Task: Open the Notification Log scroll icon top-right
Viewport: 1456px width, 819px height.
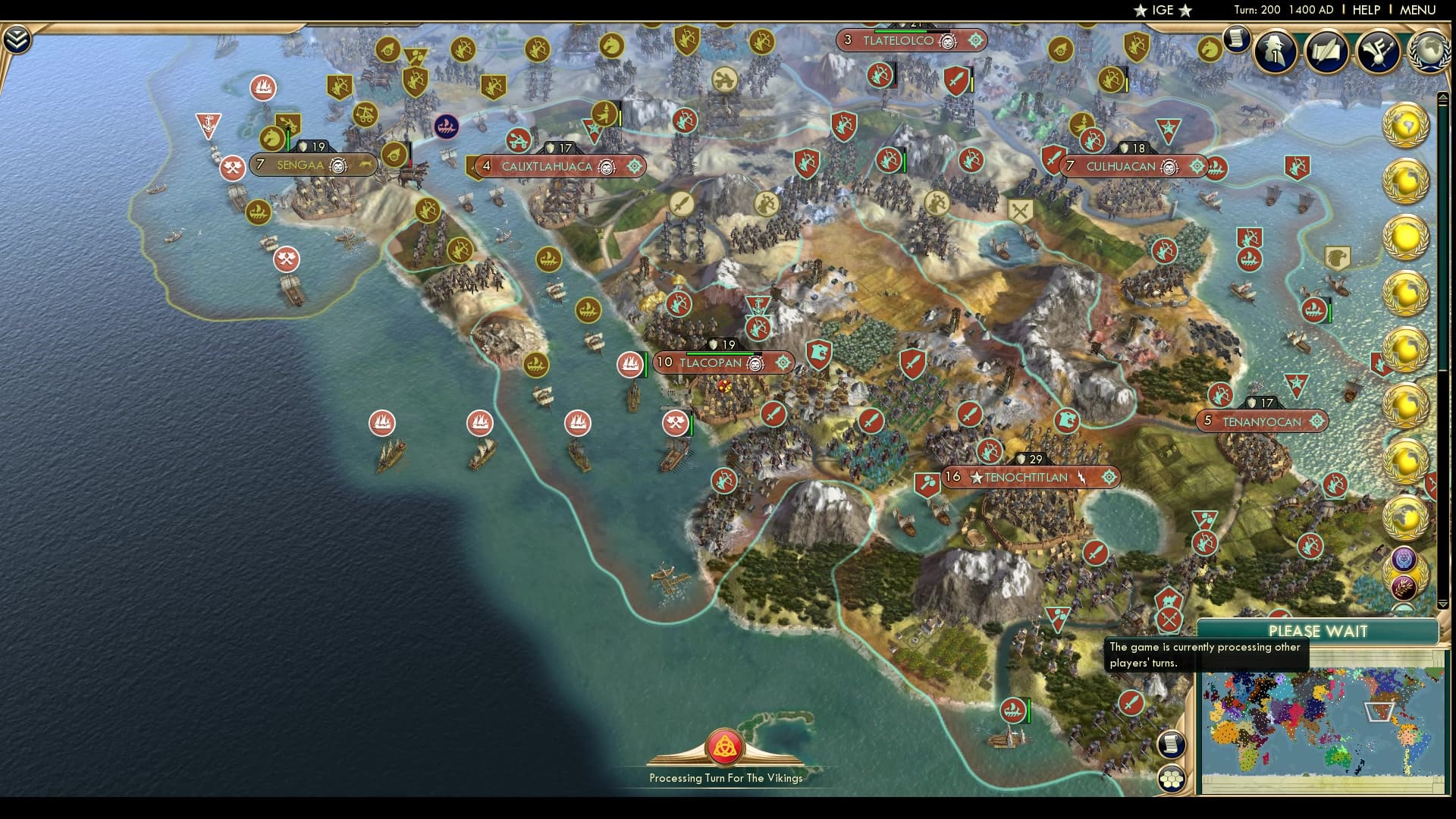Action: tap(1238, 39)
